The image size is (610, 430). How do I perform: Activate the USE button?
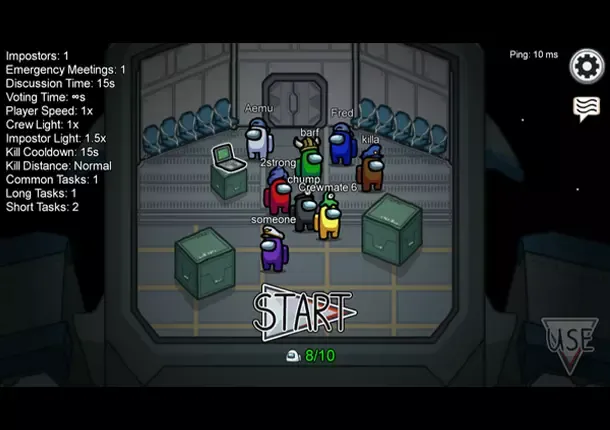pyautogui.click(x=571, y=343)
